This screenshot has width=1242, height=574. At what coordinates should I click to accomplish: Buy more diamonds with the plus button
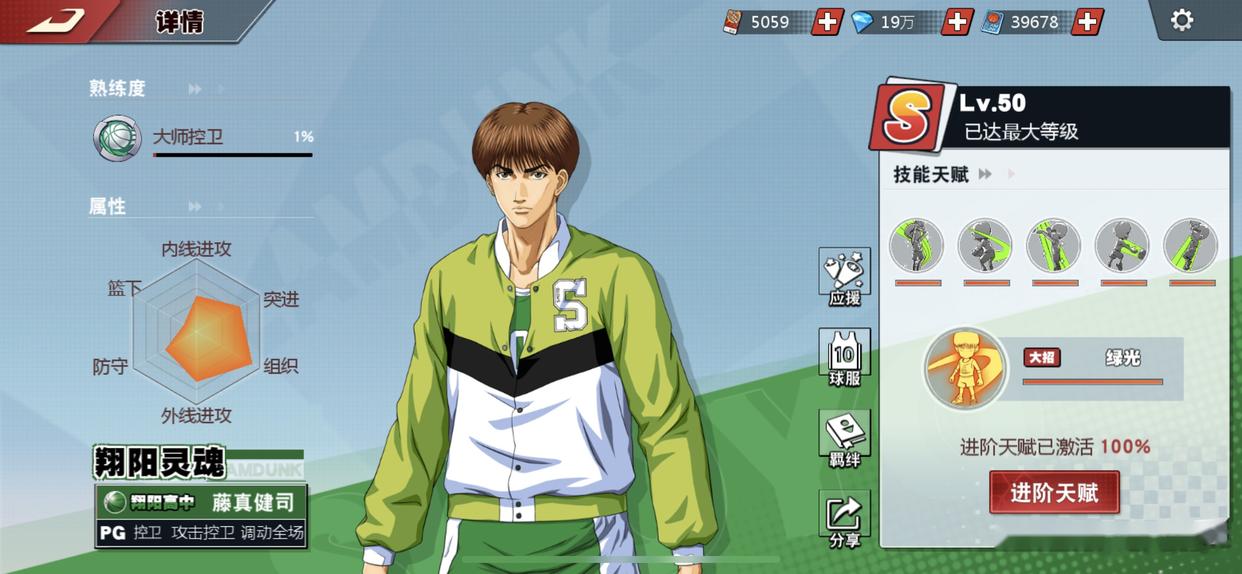point(957,21)
